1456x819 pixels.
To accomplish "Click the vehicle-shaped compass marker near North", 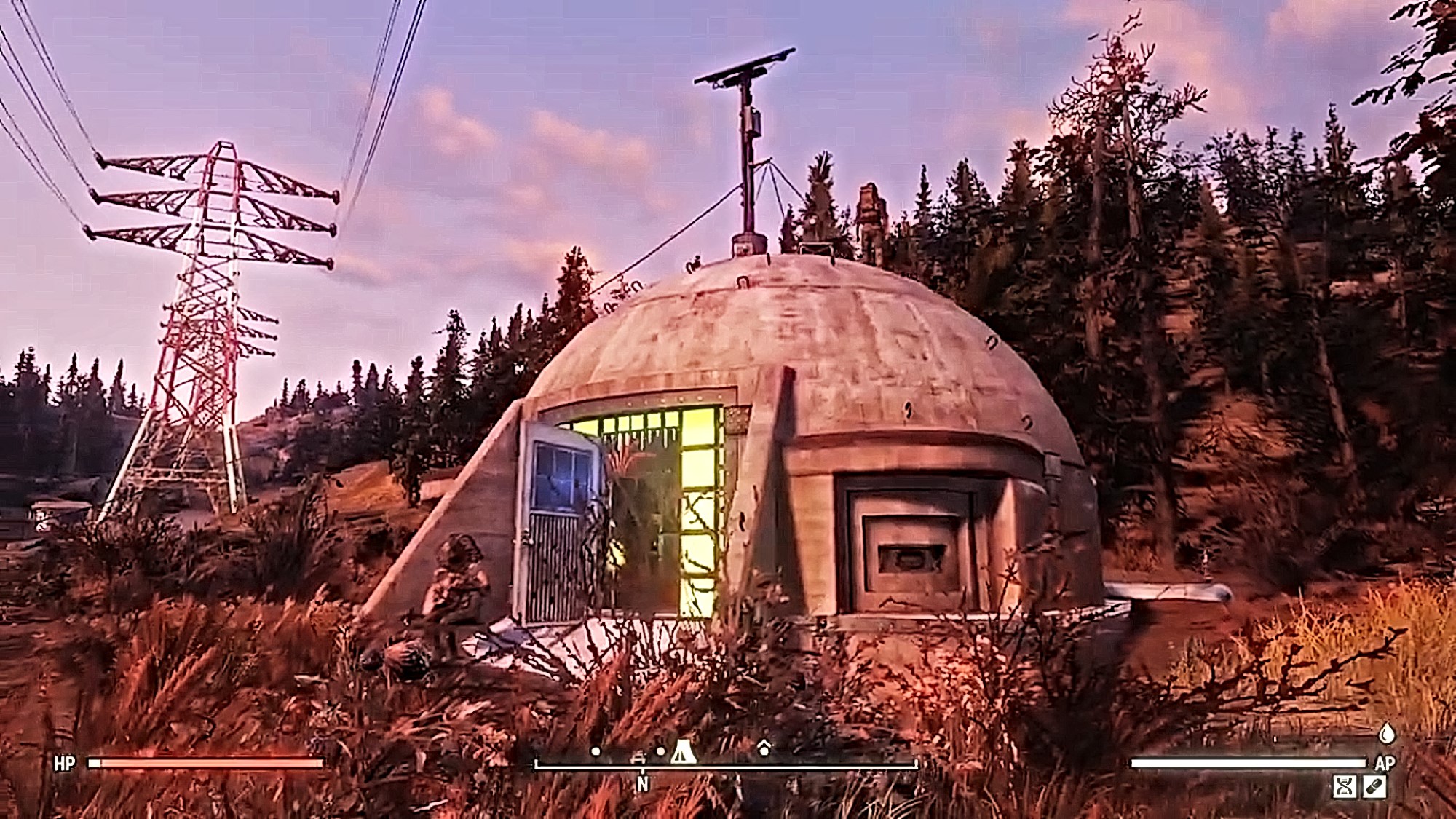I will tap(638, 757).
